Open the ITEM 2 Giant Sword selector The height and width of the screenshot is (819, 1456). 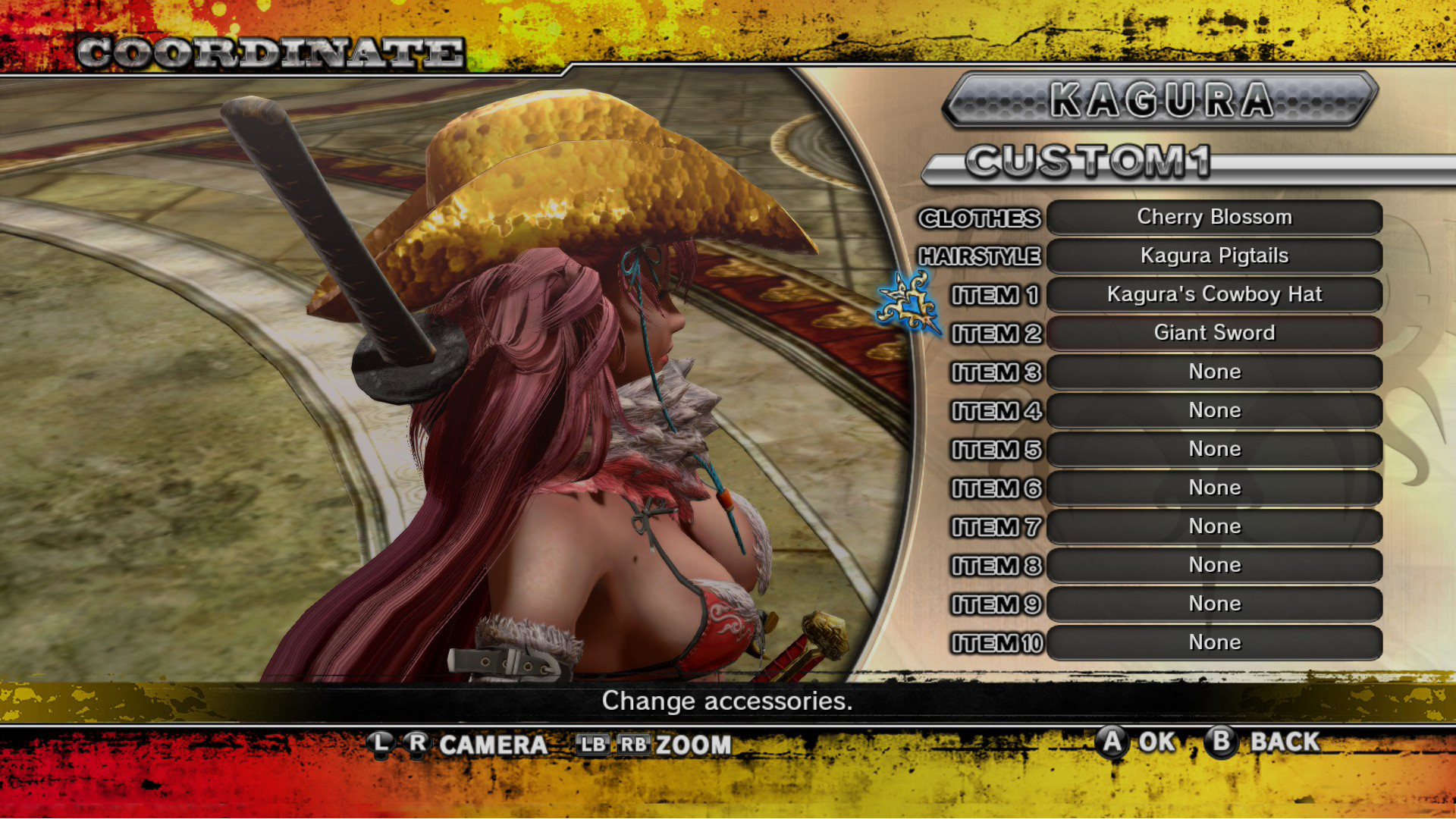tap(1214, 332)
